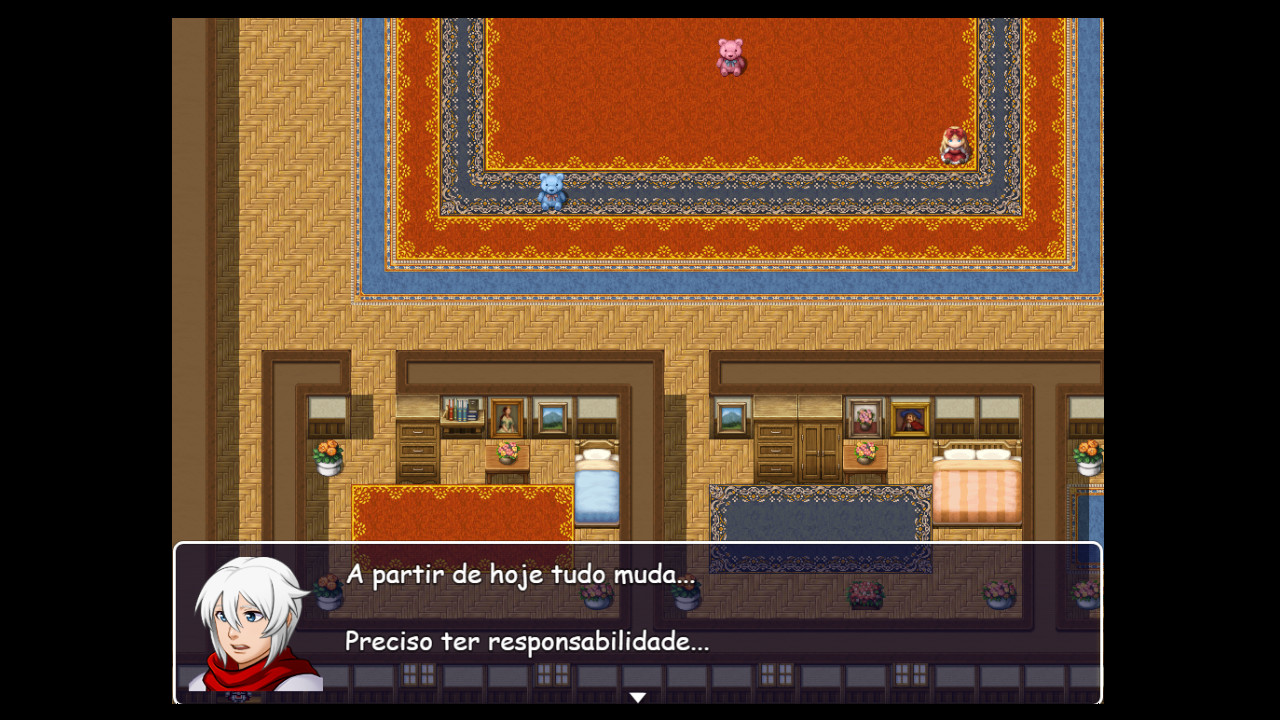Click the dialogue line 'A partir de hoje tudo muda...'
The width and height of the screenshot is (1280, 720).
pyautogui.click(x=520, y=576)
